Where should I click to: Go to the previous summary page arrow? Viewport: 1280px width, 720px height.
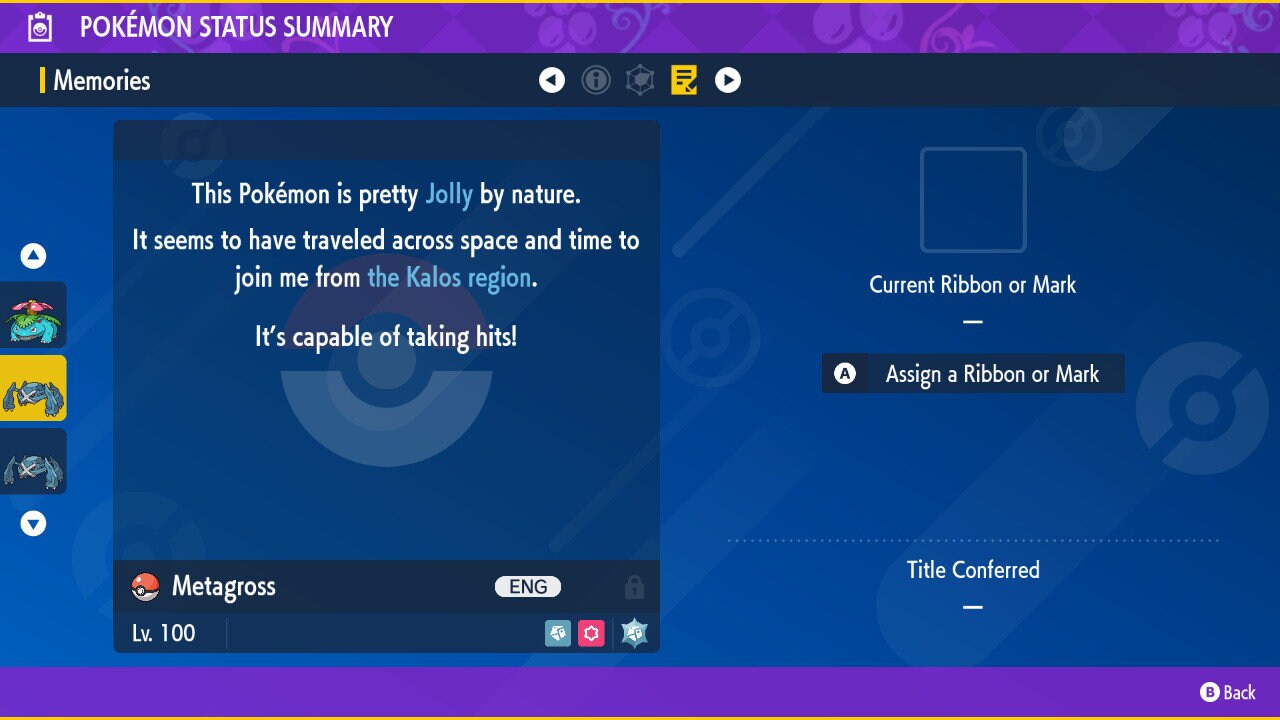click(552, 80)
